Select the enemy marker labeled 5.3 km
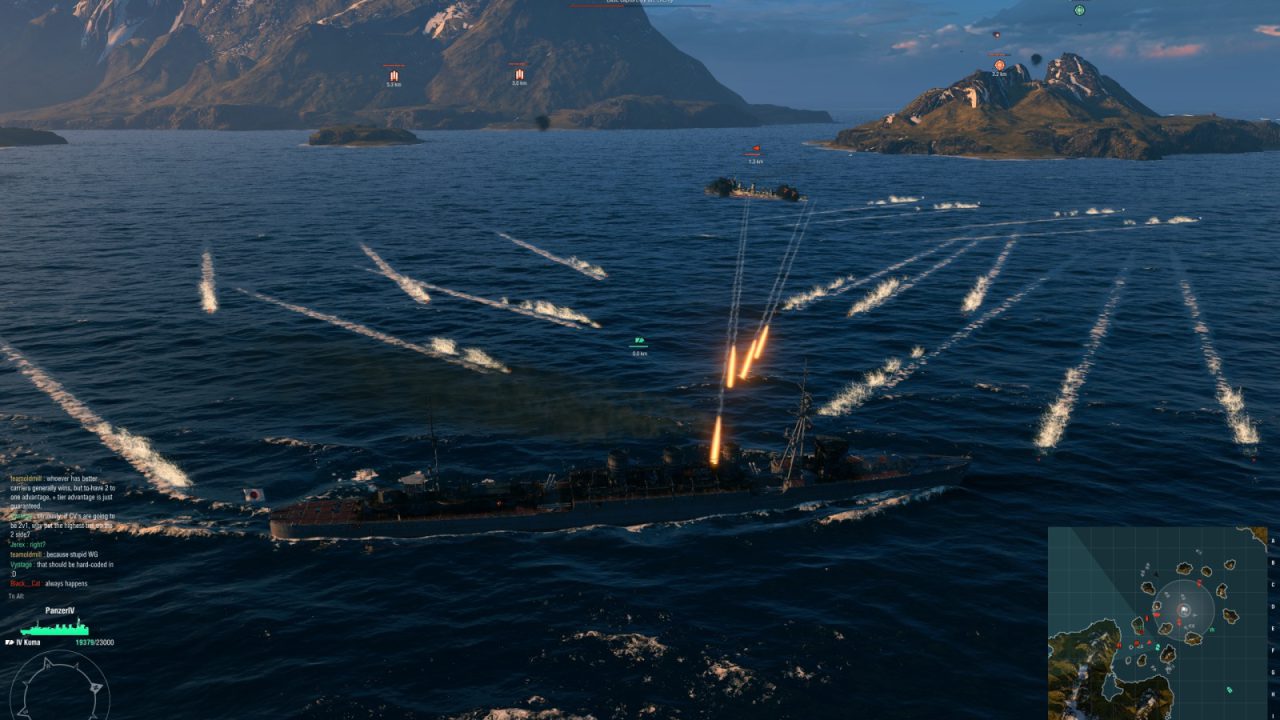Viewport: 1280px width, 720px height. tap(393, 75)
